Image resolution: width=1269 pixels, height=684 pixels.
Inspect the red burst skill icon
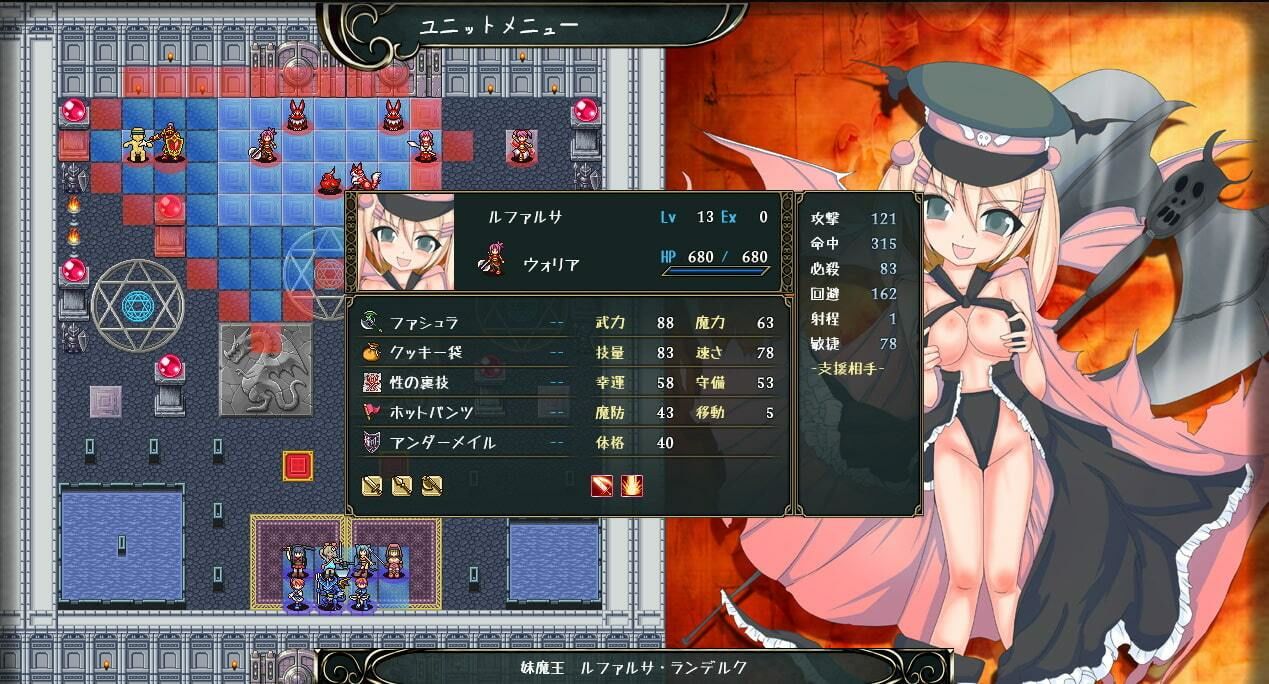pos(632,486)
